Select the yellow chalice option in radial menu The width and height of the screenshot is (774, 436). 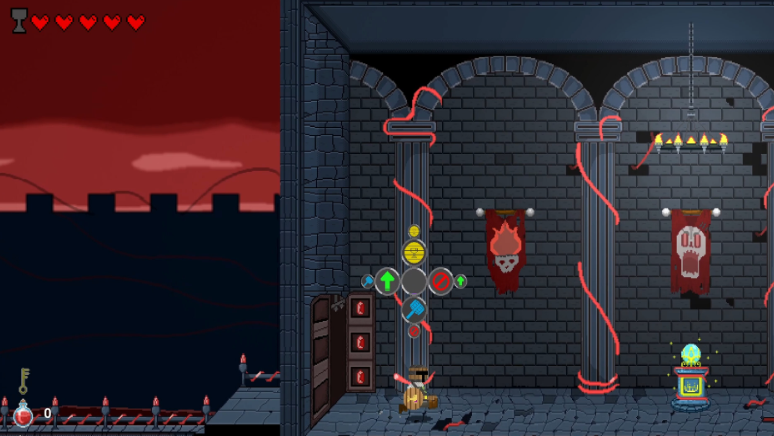pos(414,252)
